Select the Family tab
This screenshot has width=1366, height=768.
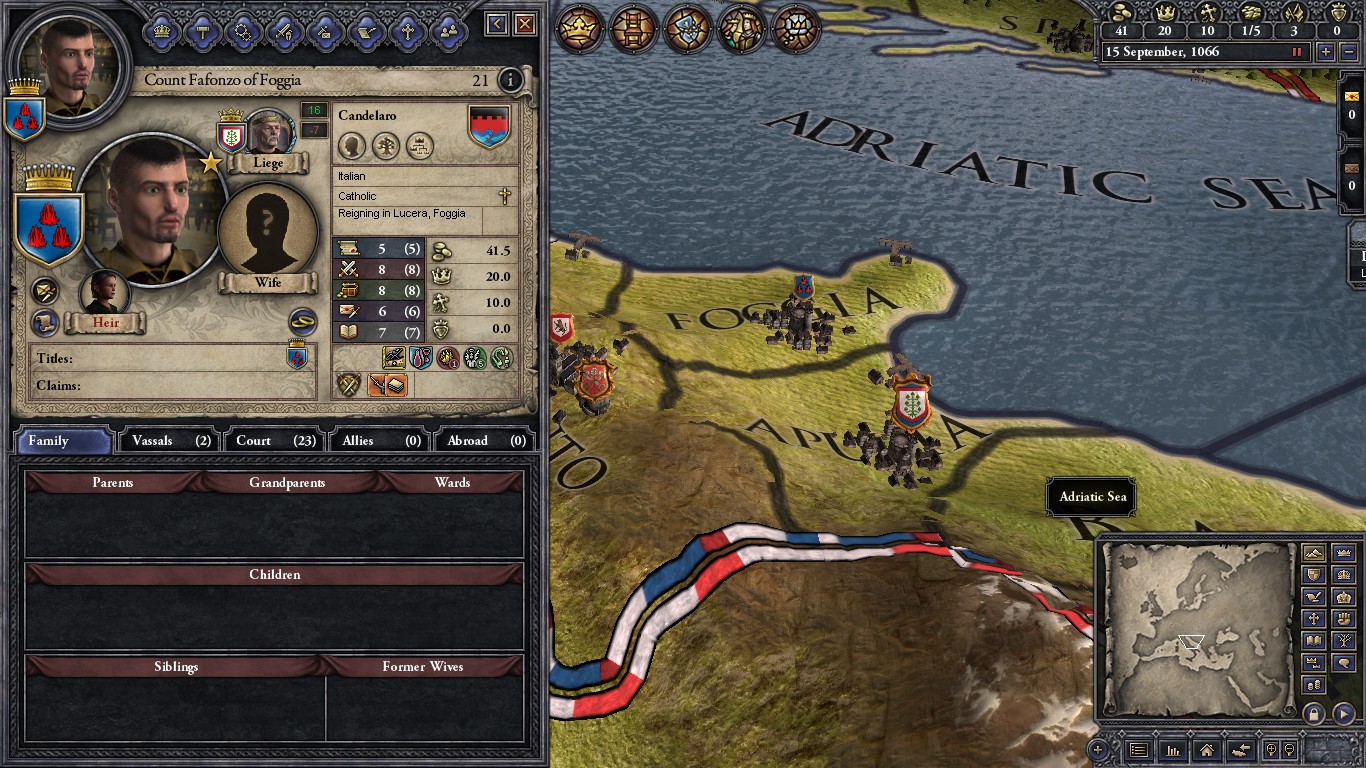click(x=63, y=441)
